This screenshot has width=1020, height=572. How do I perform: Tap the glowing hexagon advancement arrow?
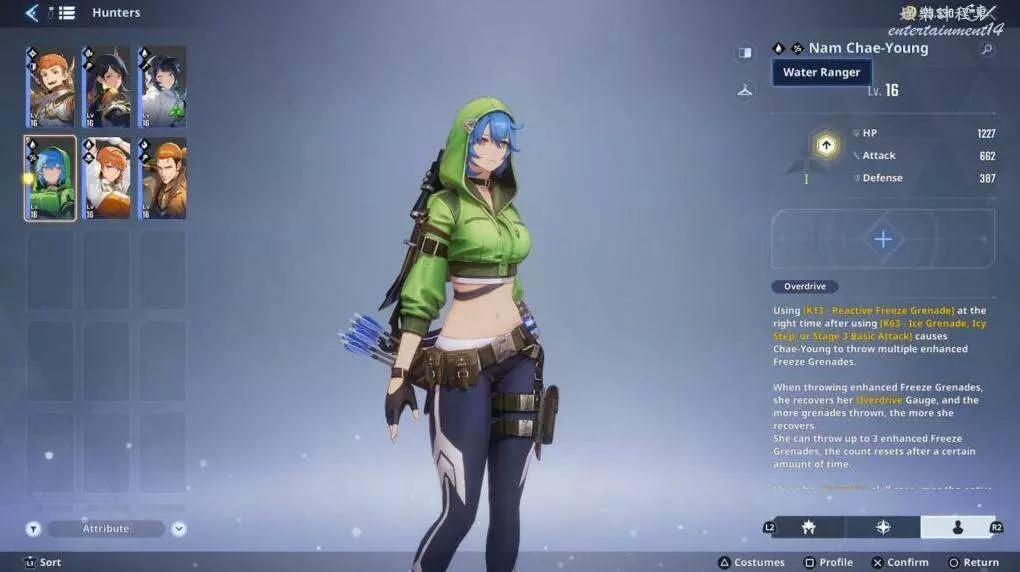tap(826, 146)
